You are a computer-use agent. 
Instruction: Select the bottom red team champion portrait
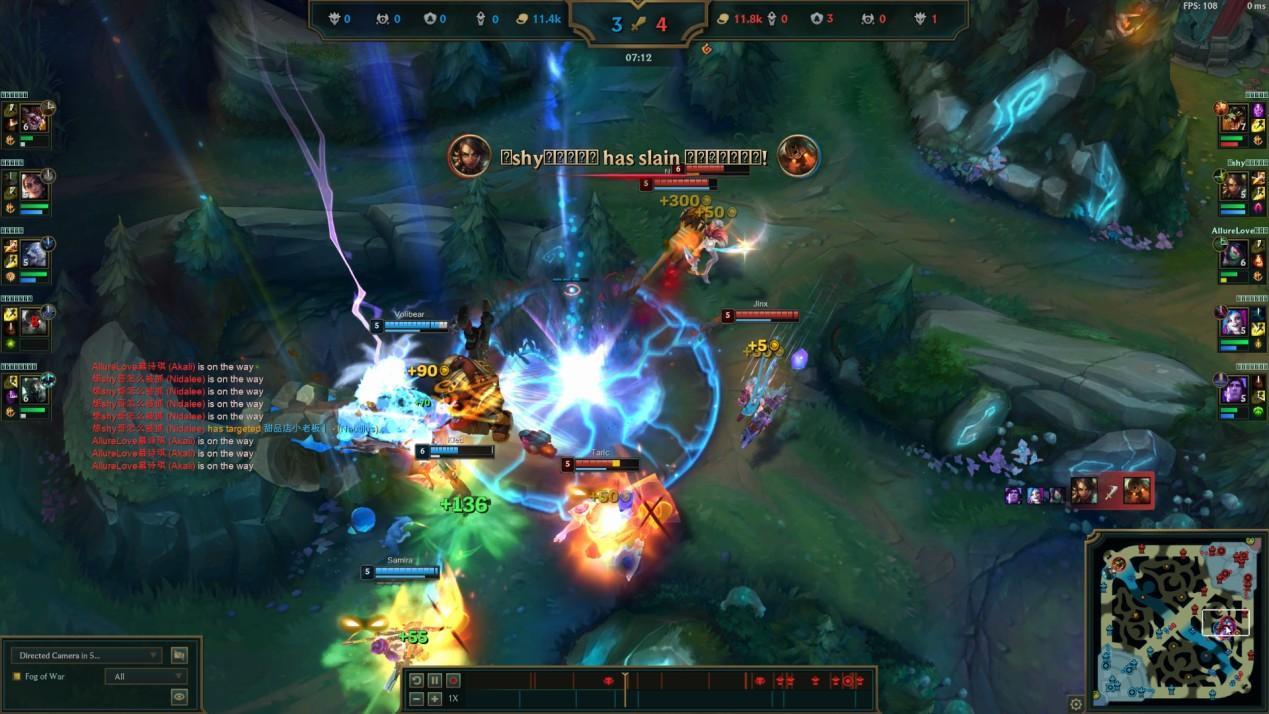coord(1233,390)
